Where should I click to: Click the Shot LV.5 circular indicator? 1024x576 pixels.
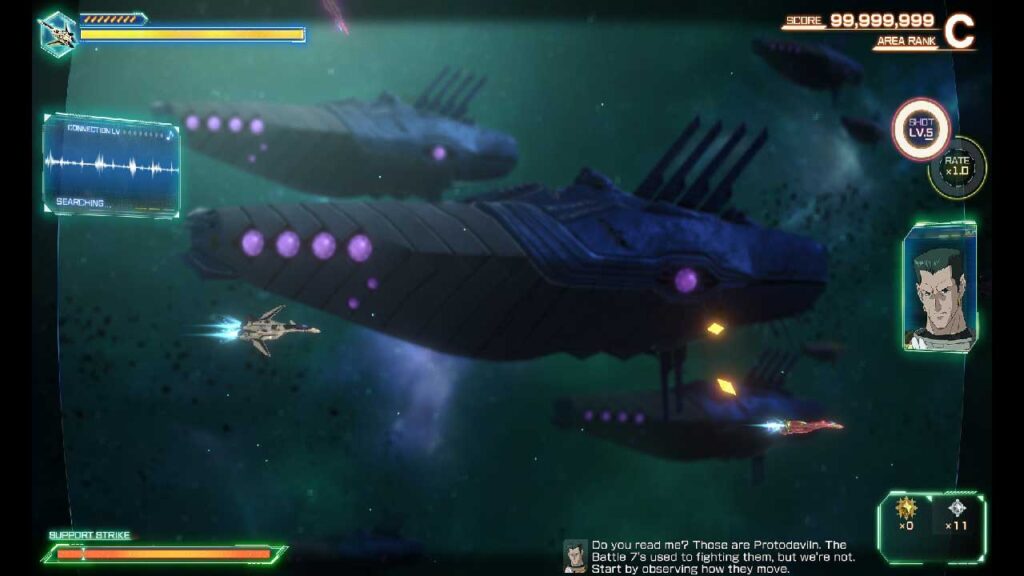921,130
